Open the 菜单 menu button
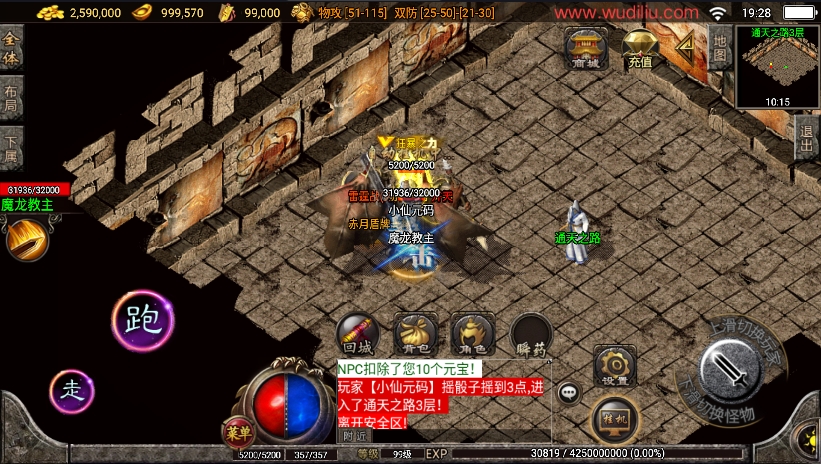The width and height of the screenshot is (821, 464). click(x=238, y=431)
